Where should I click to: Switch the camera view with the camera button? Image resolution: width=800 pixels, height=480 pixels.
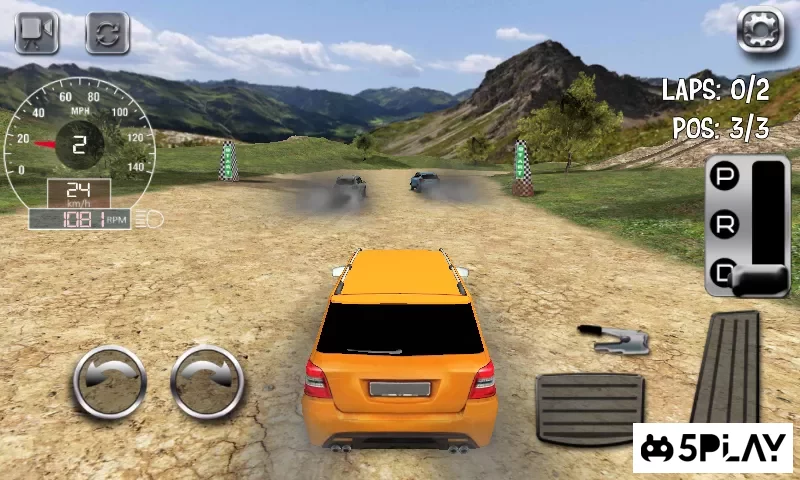coord(37,33)
